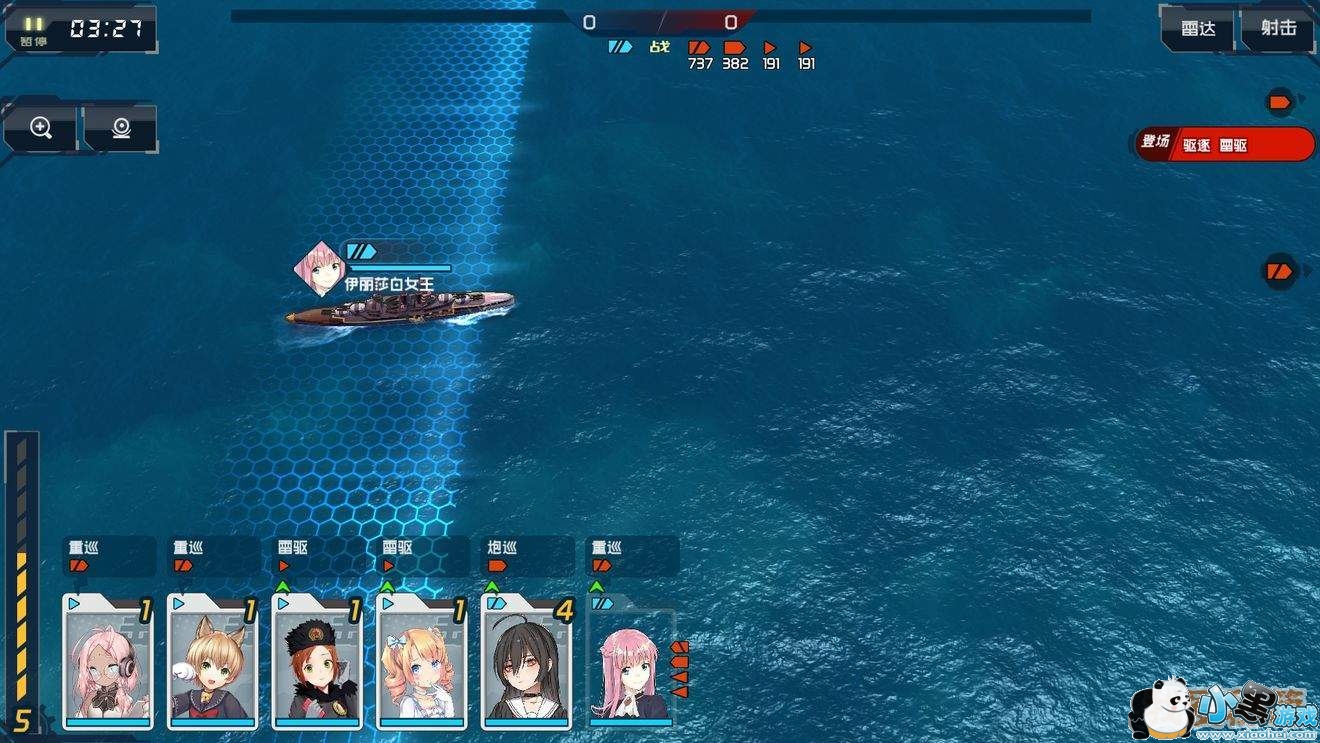The width and height of the screenshot is (1320, 743).
Task: Select the 伊丽莎白女王 ship portrait marker
Action: [320, 267]
